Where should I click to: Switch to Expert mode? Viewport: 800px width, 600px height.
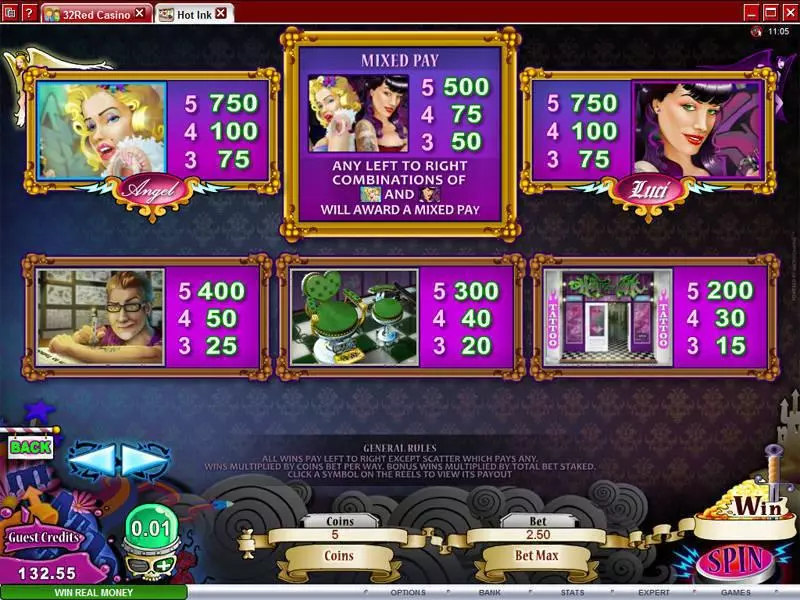coord(653,592)
